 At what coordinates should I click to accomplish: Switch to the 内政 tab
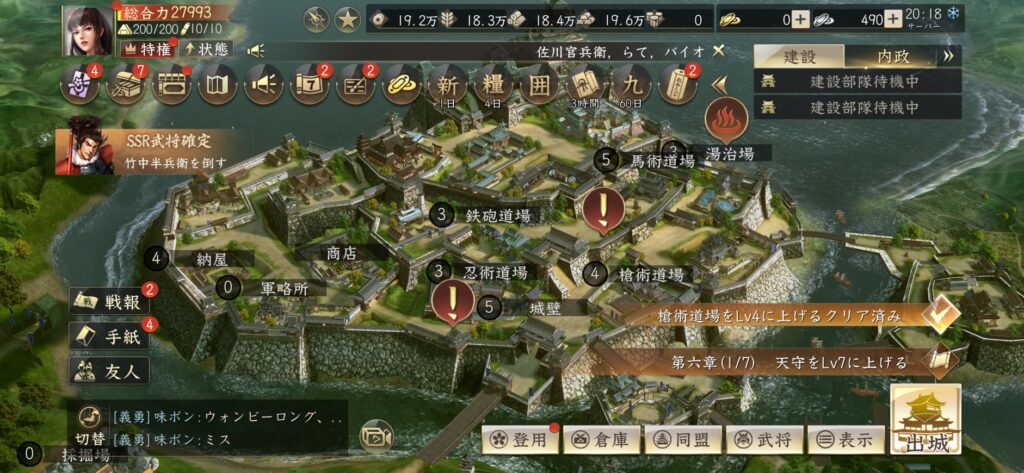tap(893, 56)
